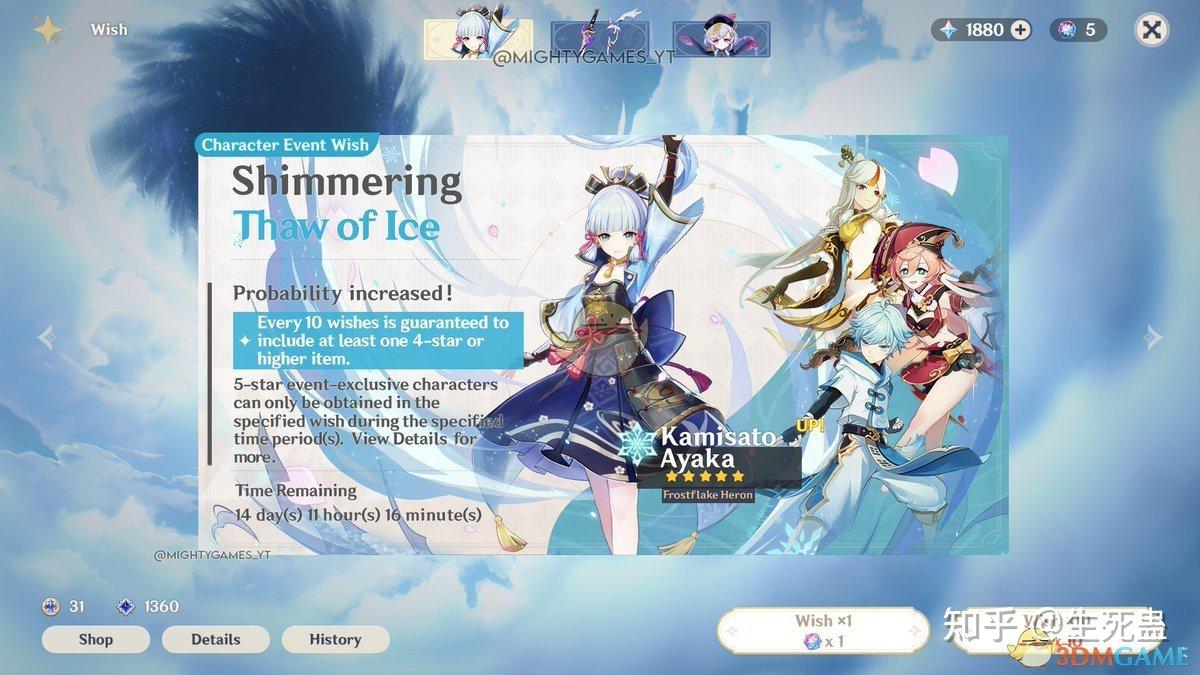Switch to the weapon event banner tab
Image resolution: width=1200 pixels, height=675 pixels.
pyautogui.click(x=599, y=38)
